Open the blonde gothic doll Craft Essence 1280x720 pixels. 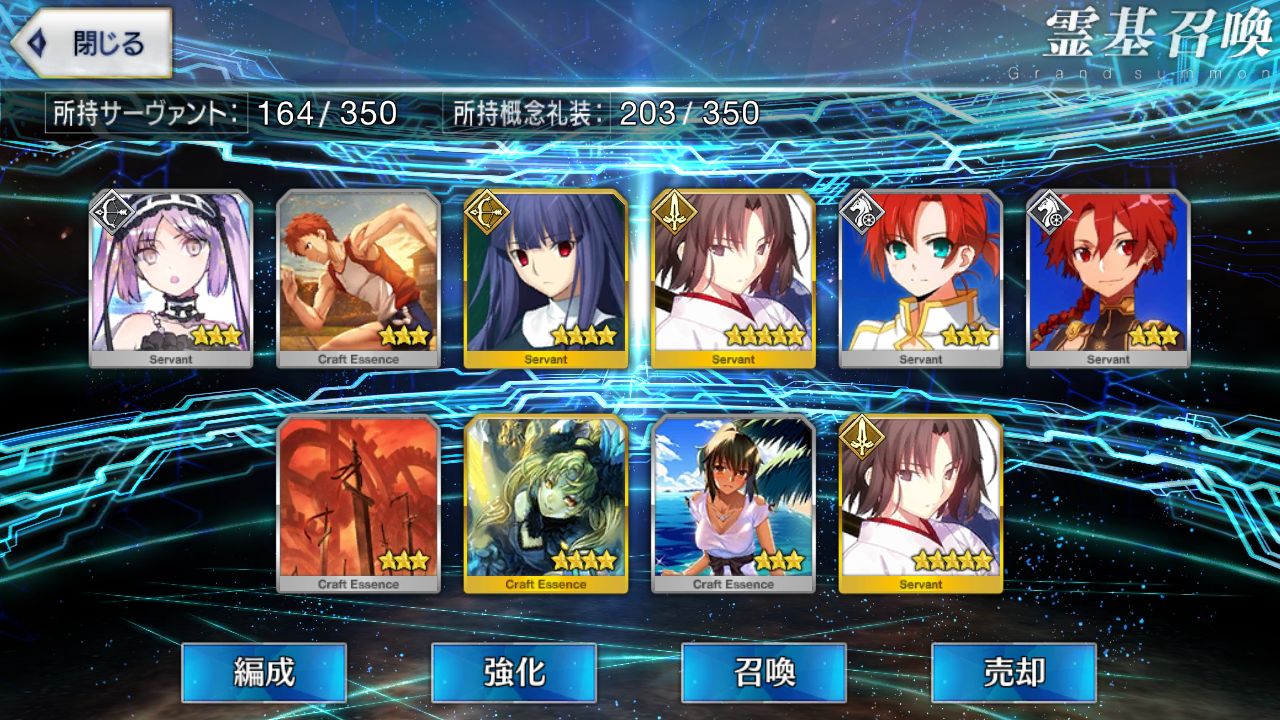(546, 503)
